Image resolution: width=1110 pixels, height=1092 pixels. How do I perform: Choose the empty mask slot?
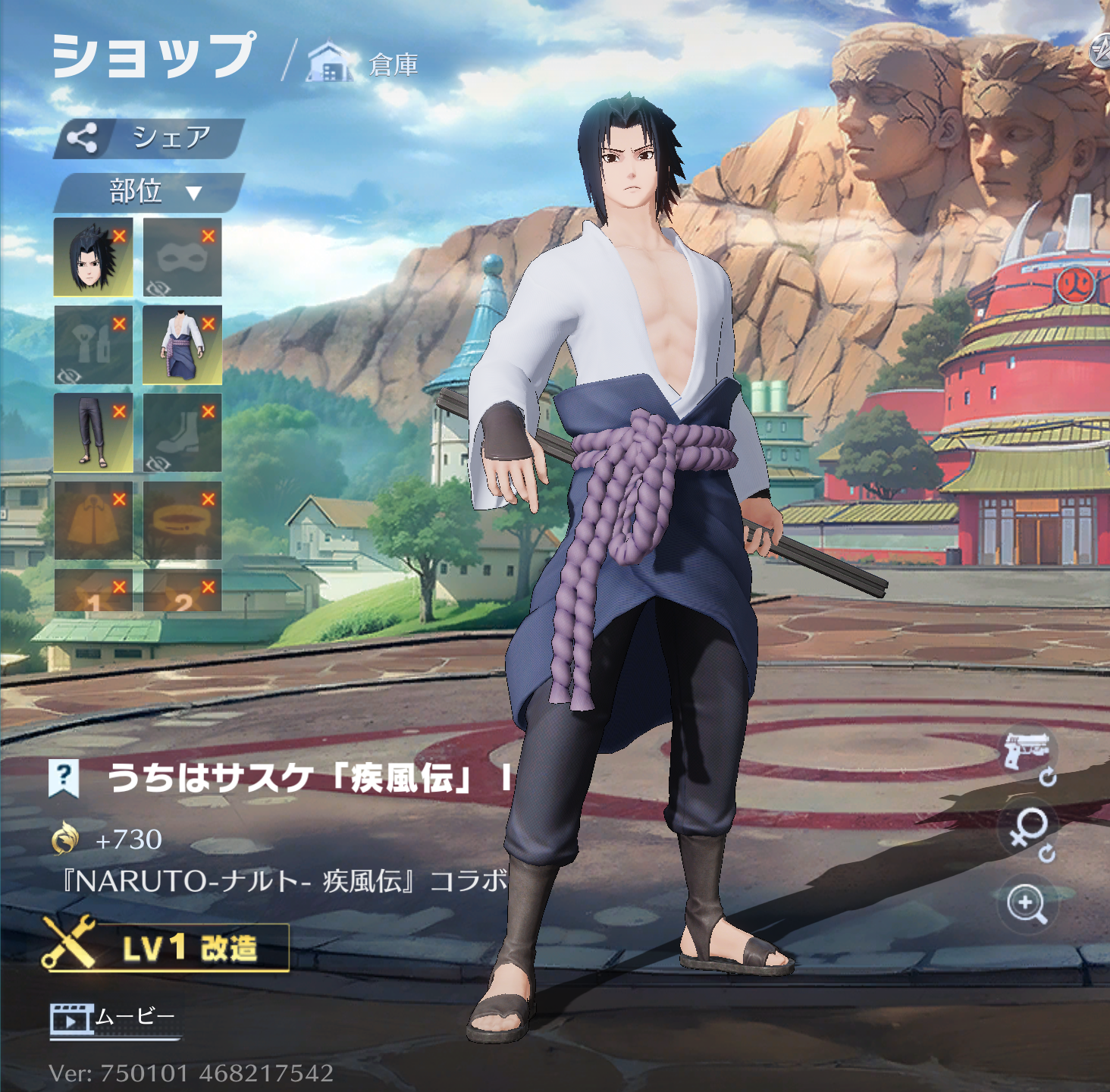tap(182, 257)
